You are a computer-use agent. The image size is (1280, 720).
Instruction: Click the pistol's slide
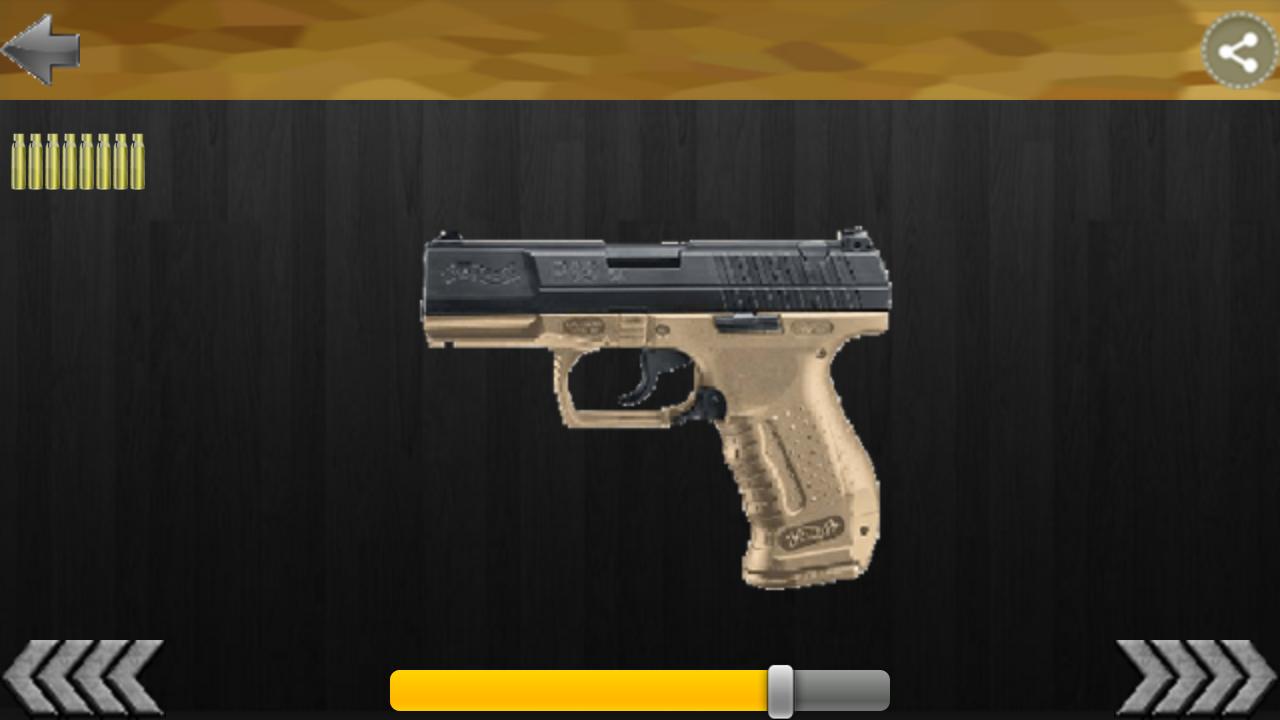click(650, 270)
